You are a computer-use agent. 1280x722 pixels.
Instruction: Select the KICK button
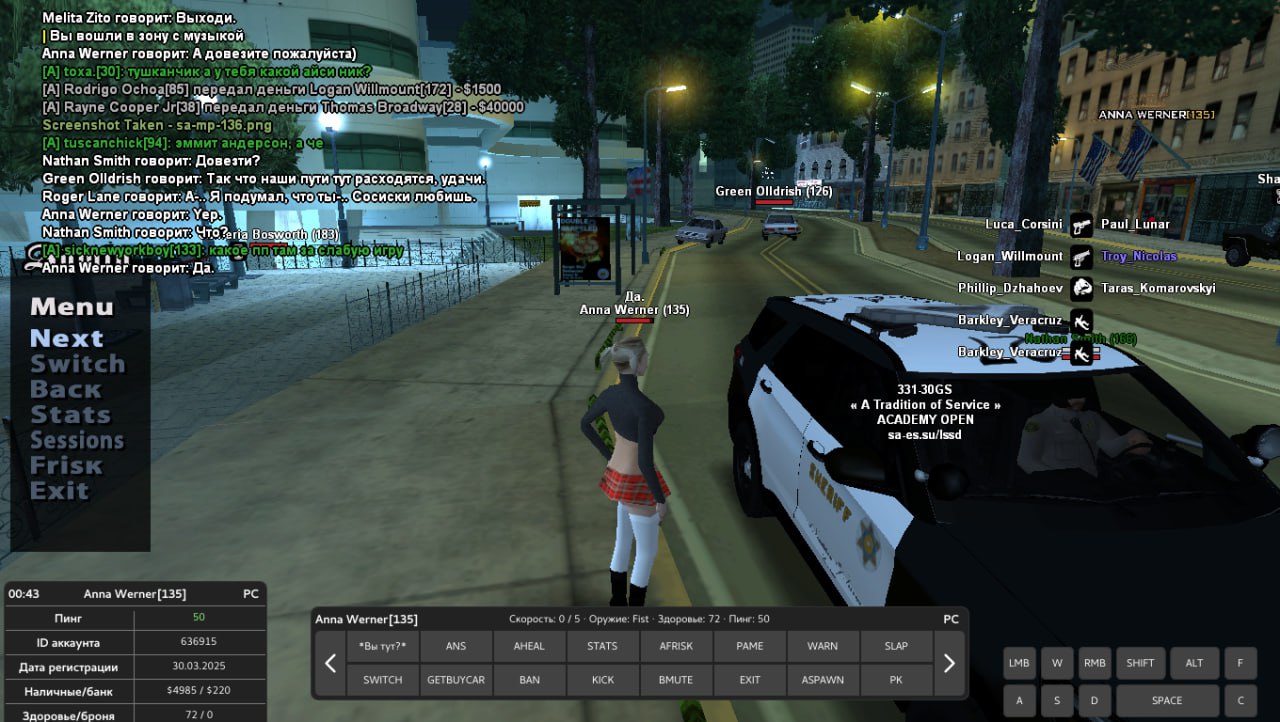point(603,680)
